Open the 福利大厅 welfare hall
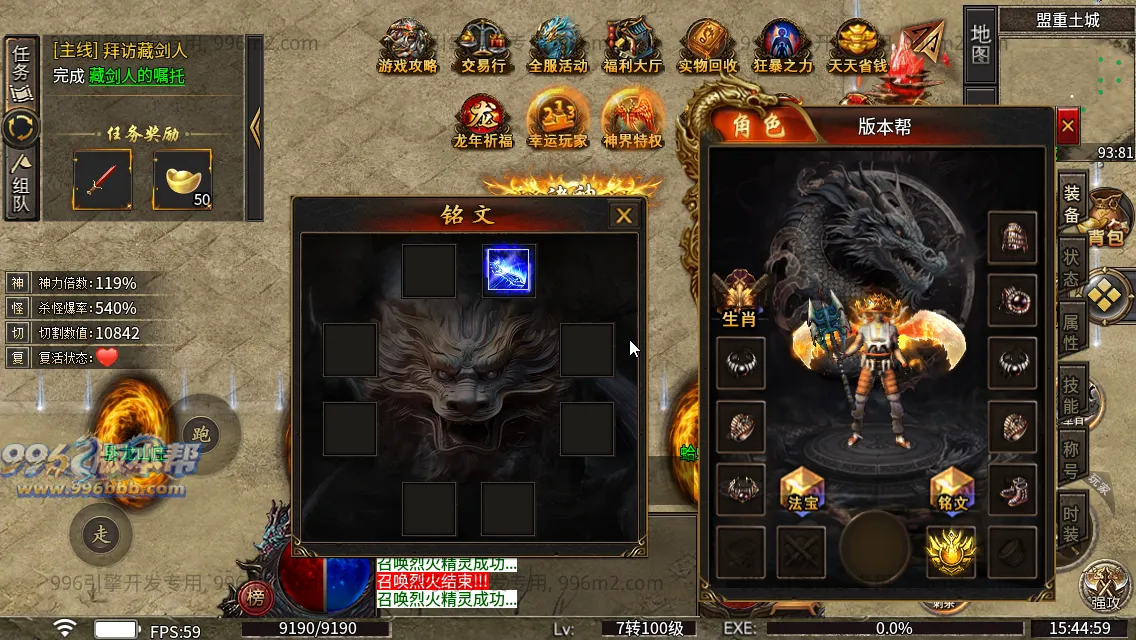 pos(632,48)
